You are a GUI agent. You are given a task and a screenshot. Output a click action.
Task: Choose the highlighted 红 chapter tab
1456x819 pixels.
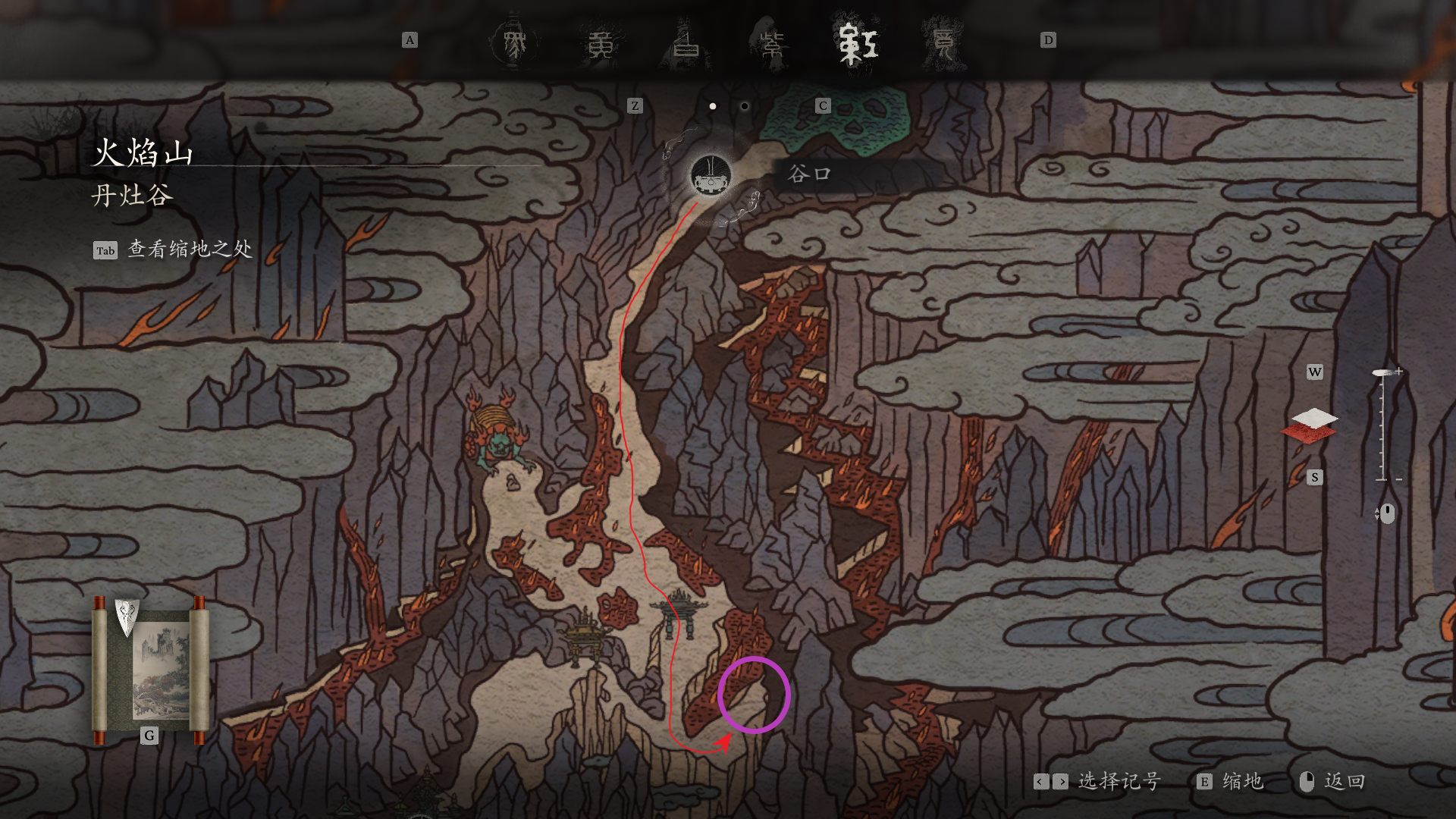[858, 44]
